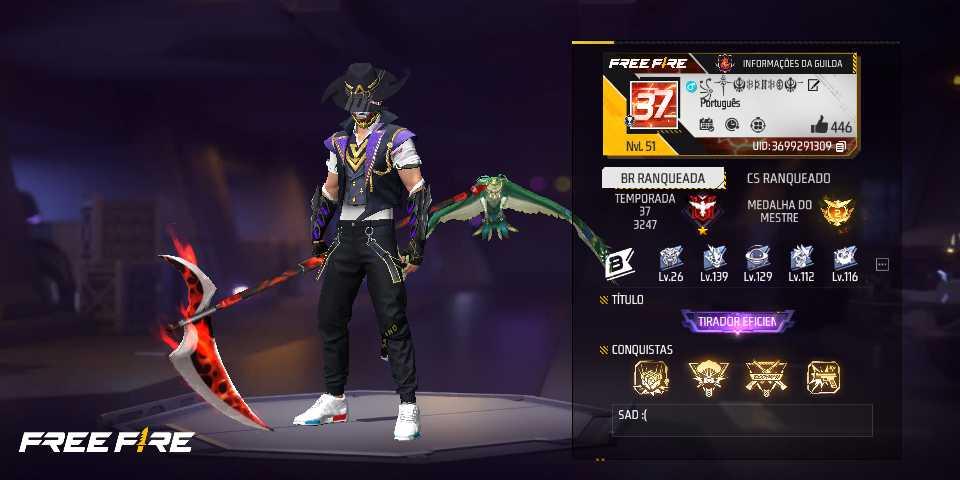The height and width of the screenshot is (480, 960).
Task: Select the Lv.116 character skill icon
Action: [x=846, y=257]
